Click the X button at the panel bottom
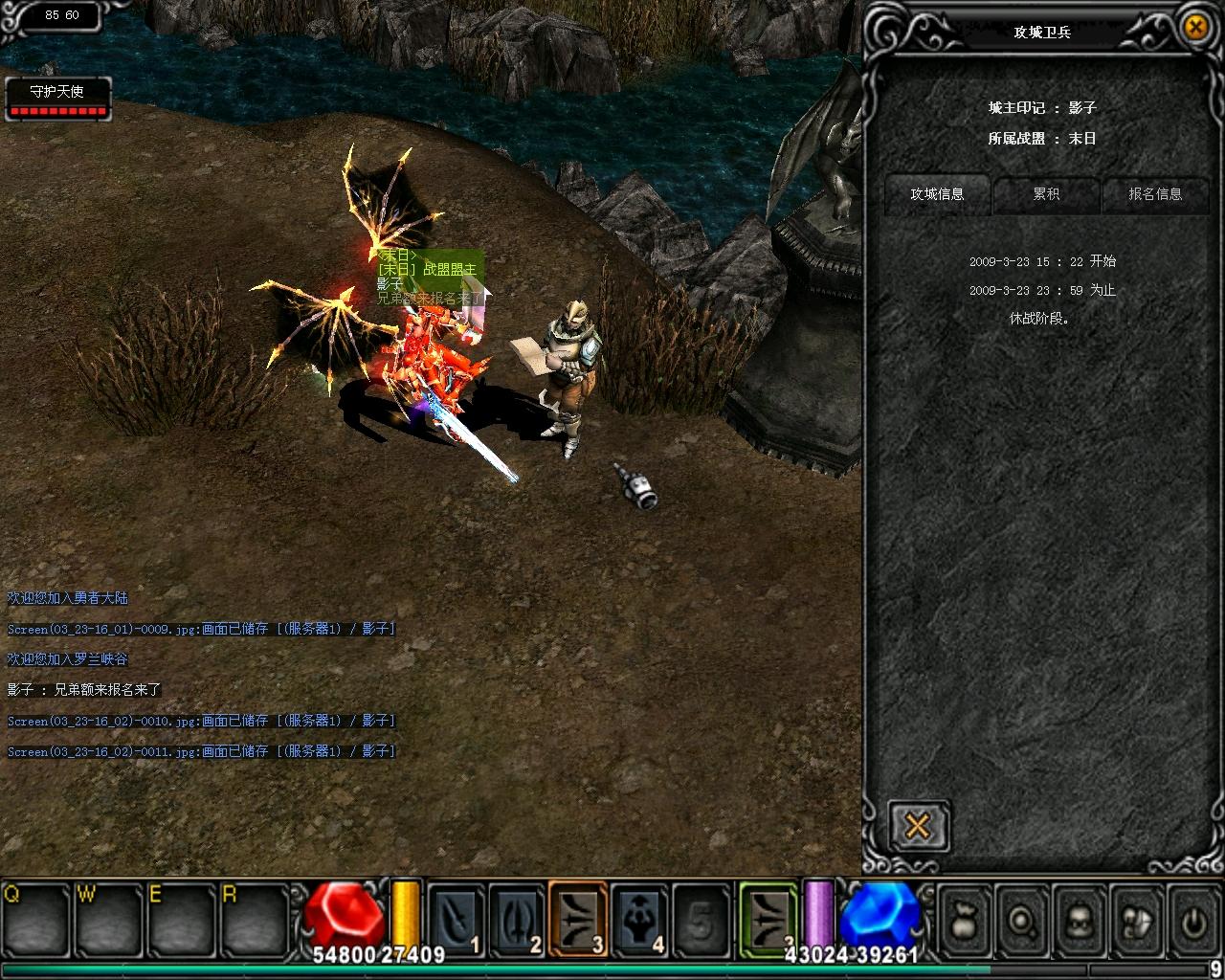This screenshot has height=980, width=1225. point(917,826)
